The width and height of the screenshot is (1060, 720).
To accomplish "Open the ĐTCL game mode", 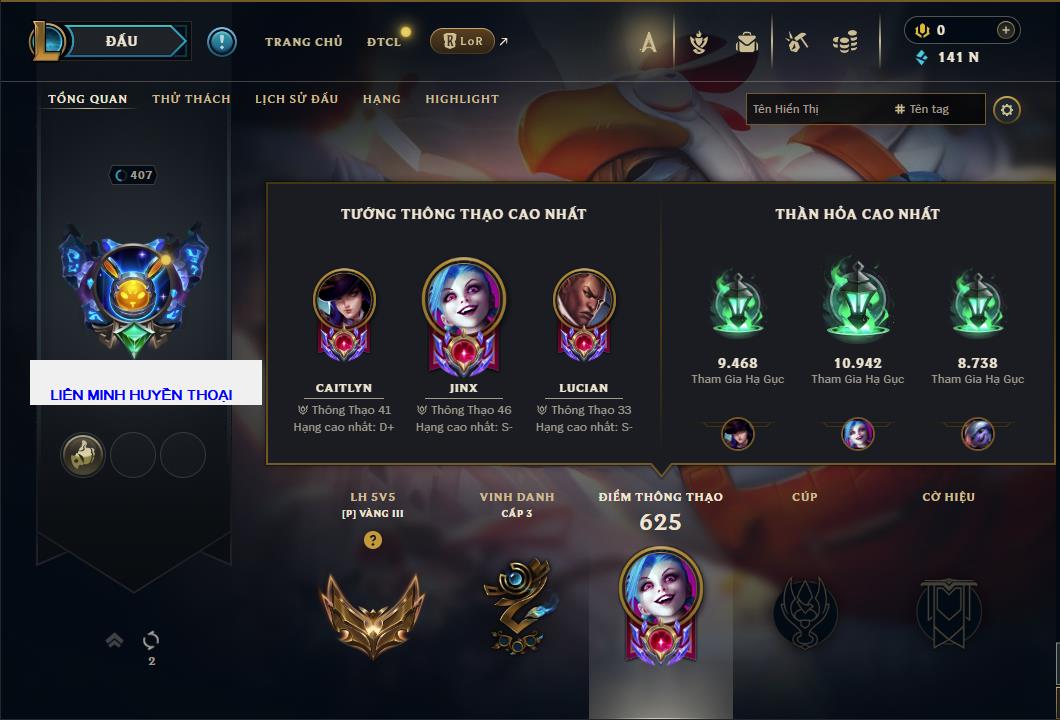I will (x=384, y=42).
